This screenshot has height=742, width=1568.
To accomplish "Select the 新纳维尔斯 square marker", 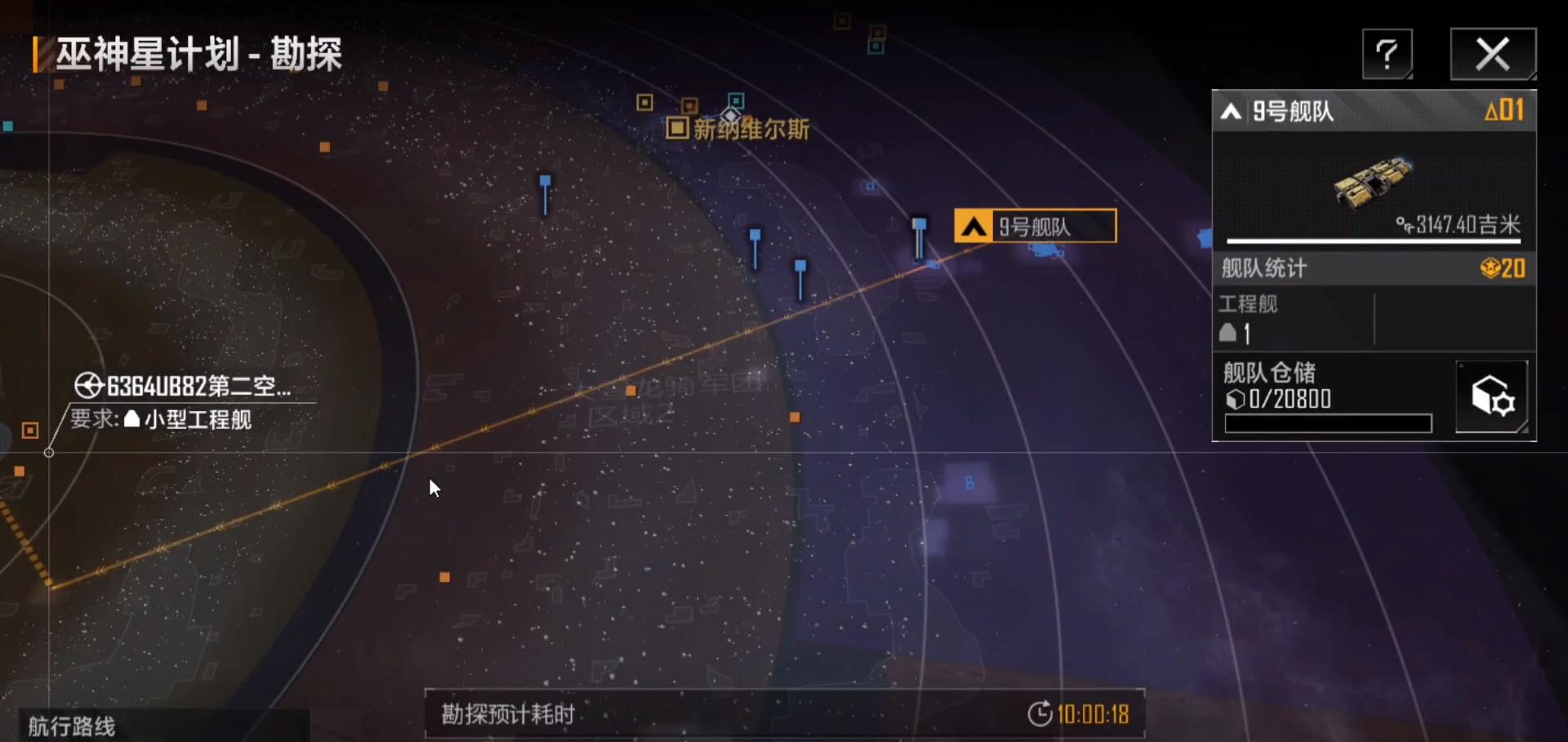I will coord(676,129).
